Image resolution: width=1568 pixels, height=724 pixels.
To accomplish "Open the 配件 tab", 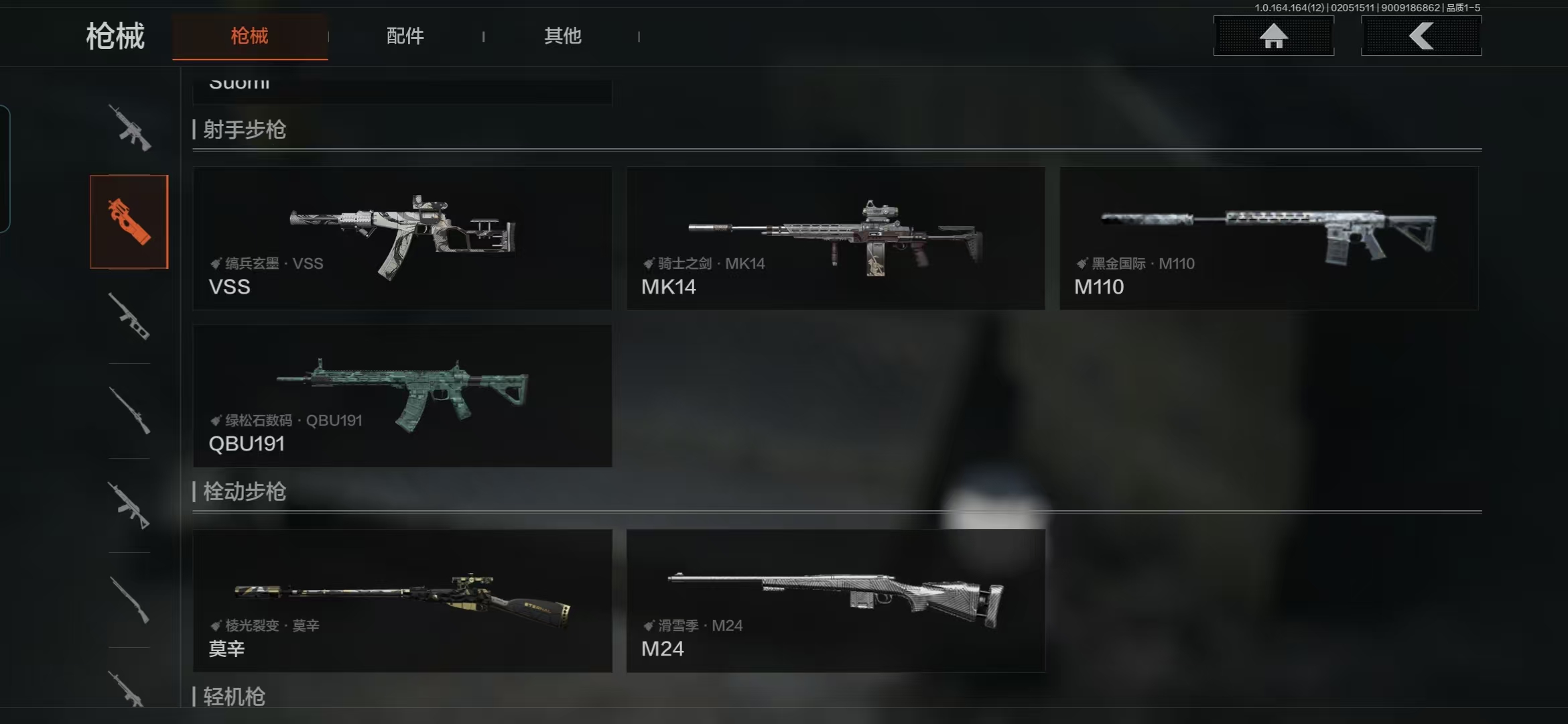I will (x=405, y=36).
